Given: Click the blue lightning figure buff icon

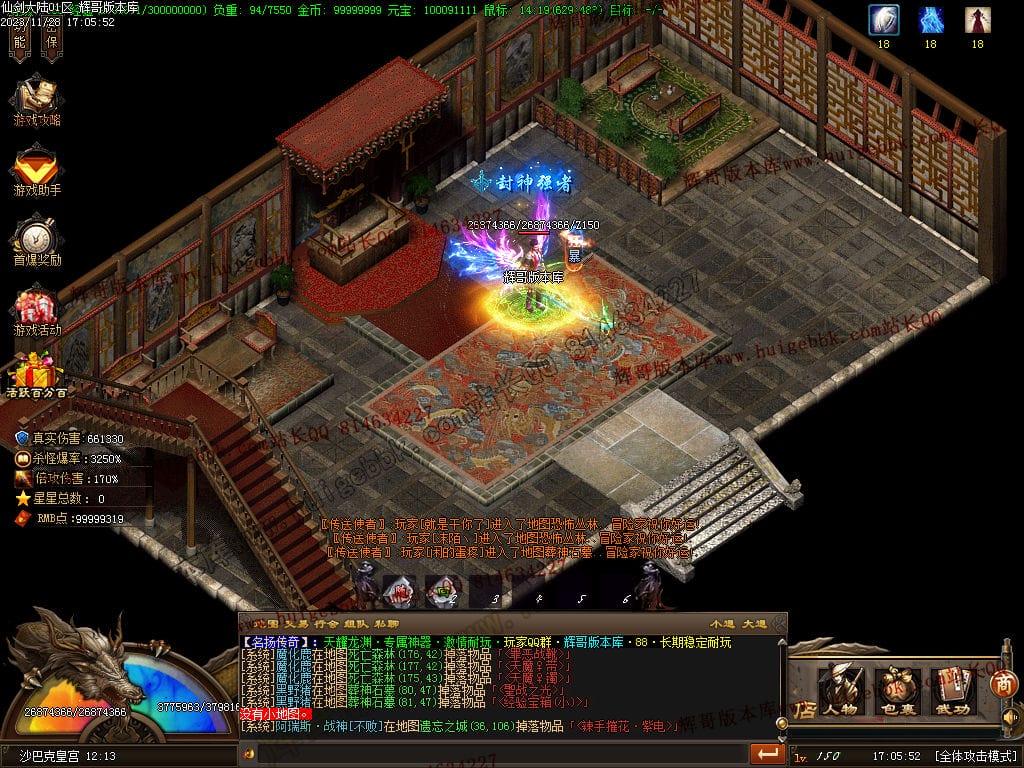Looking at the screenshot, I should (930, 20).
